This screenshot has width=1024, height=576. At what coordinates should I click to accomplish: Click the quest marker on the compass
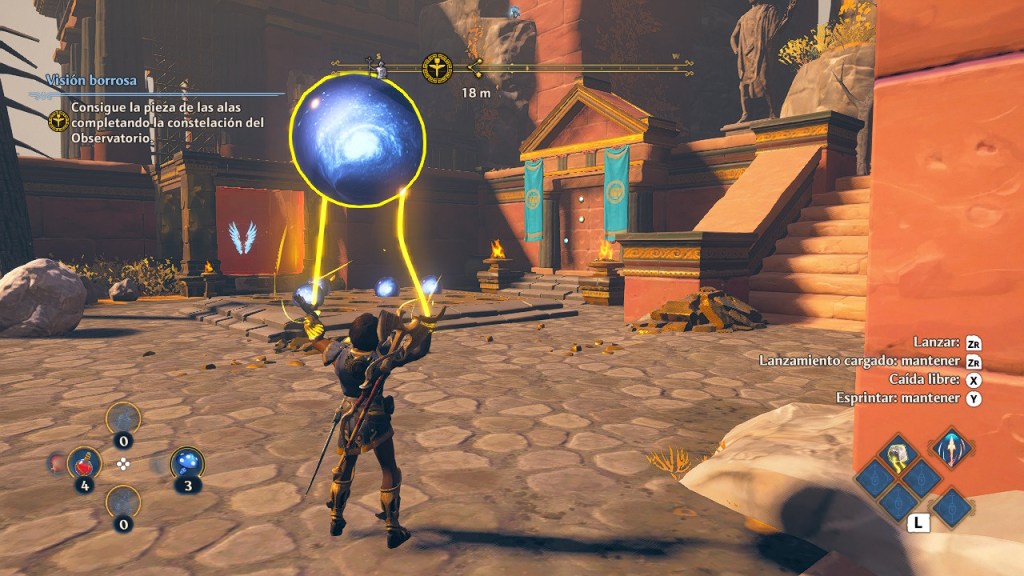pyautogui.click(x=437, y=69)
